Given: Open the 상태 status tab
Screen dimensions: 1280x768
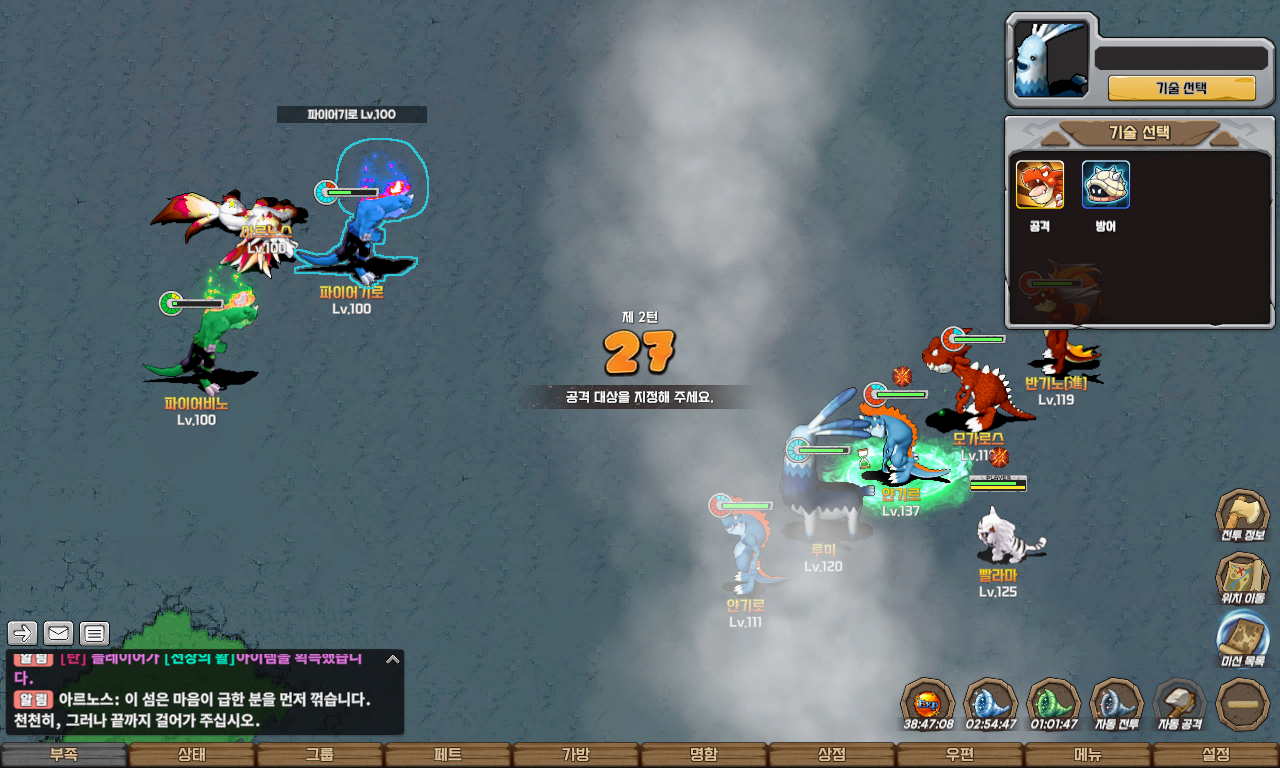Looking at the screenshot, I should (x=192, y=755).
